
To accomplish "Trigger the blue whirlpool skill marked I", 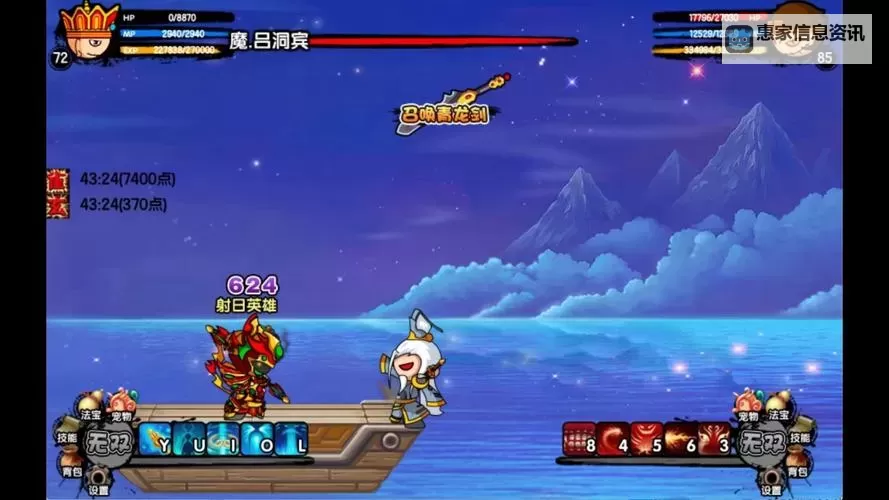I will (x=223, y=439).
